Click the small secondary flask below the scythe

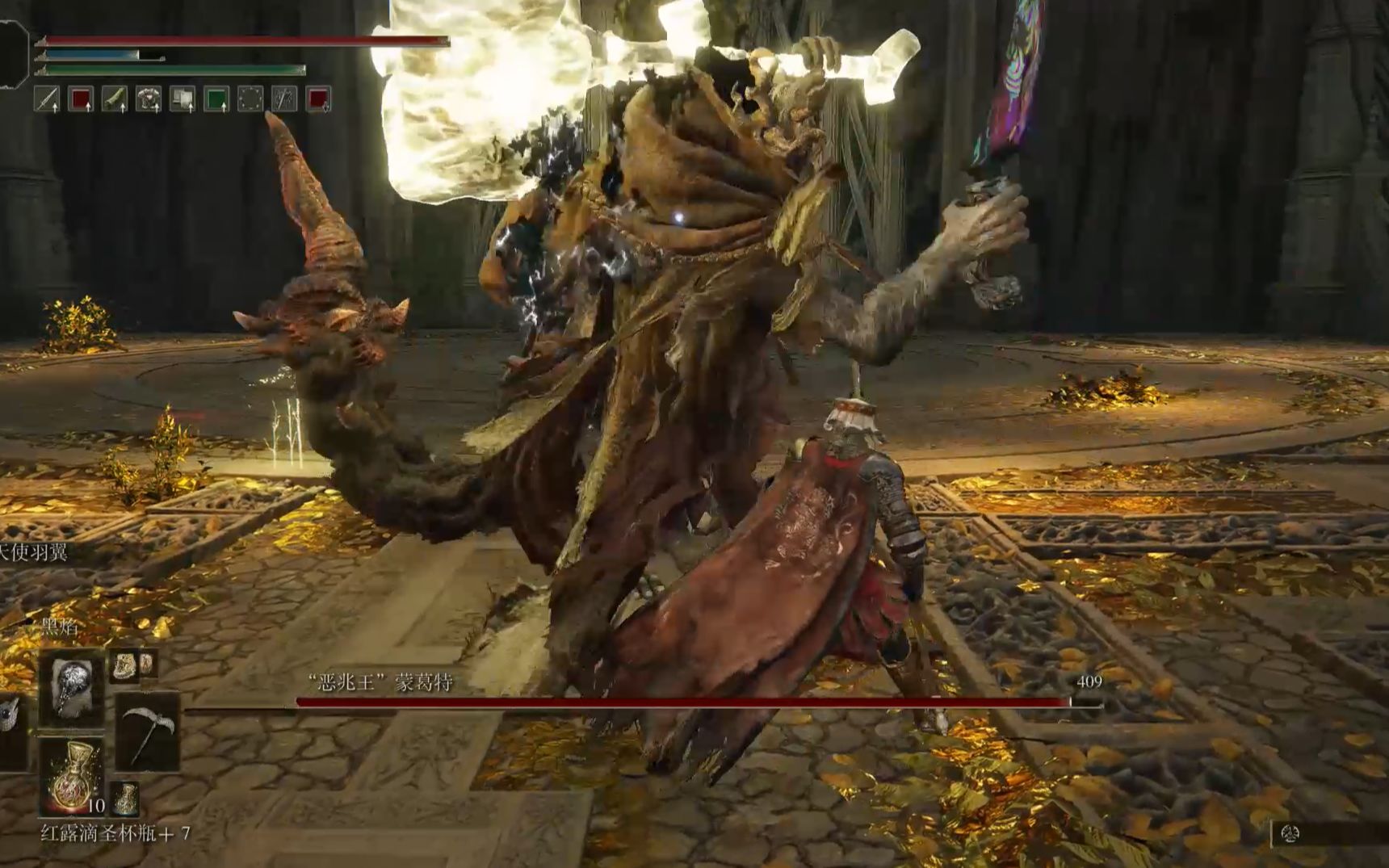(x=125, y=798)
